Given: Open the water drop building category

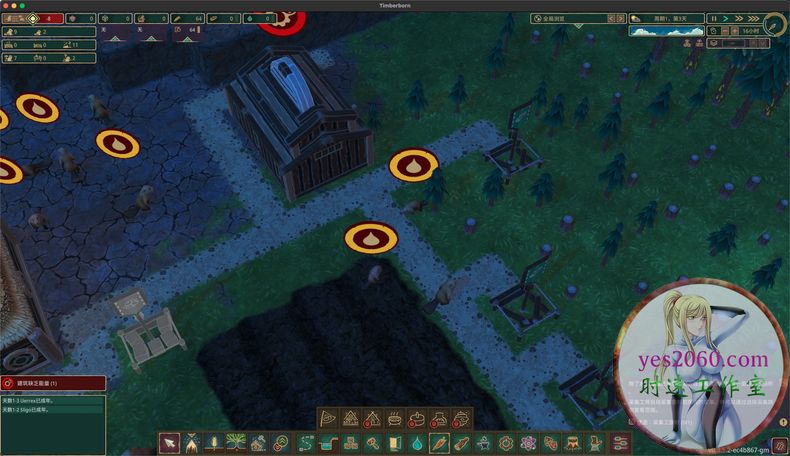Looking at the screenshot, I should [x=416, y=442].
